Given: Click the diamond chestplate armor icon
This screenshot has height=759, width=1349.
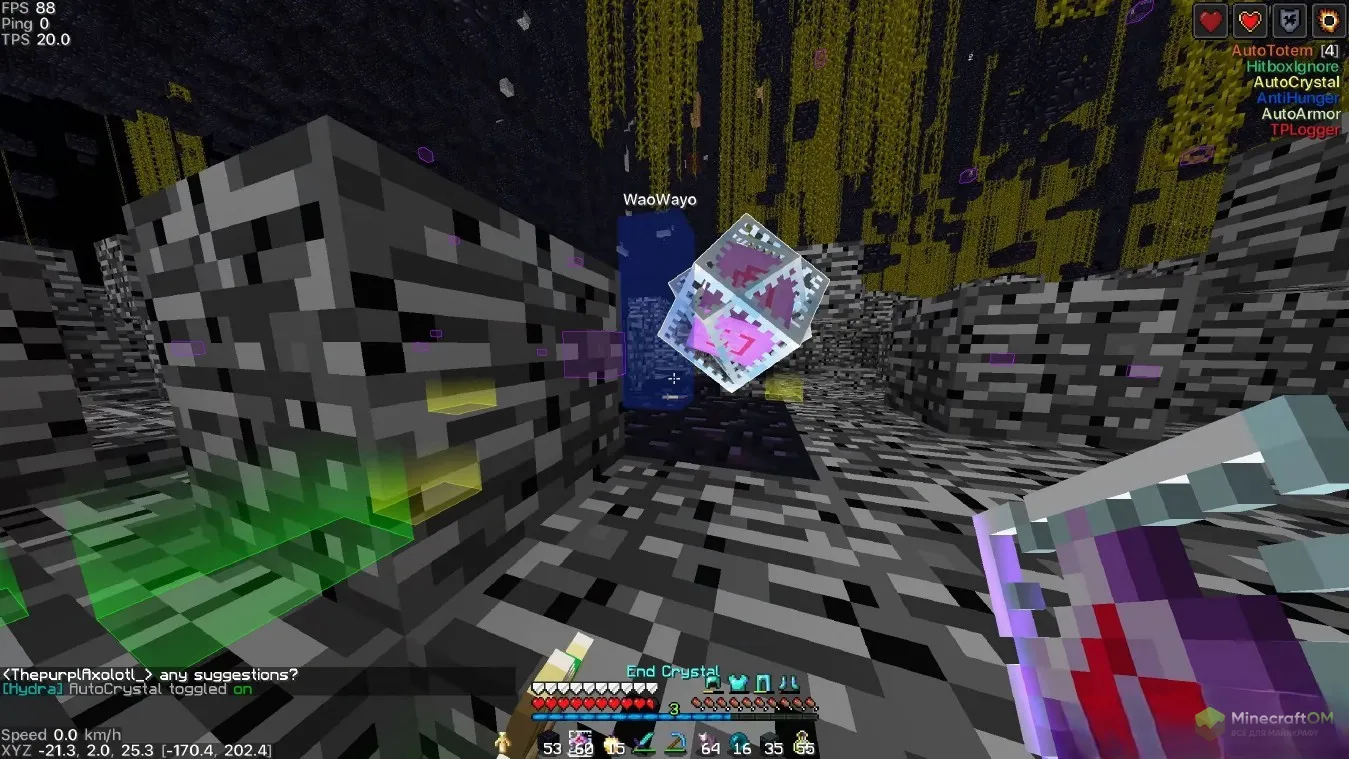Looking at the screenshot, I should (x=738, y=684).
